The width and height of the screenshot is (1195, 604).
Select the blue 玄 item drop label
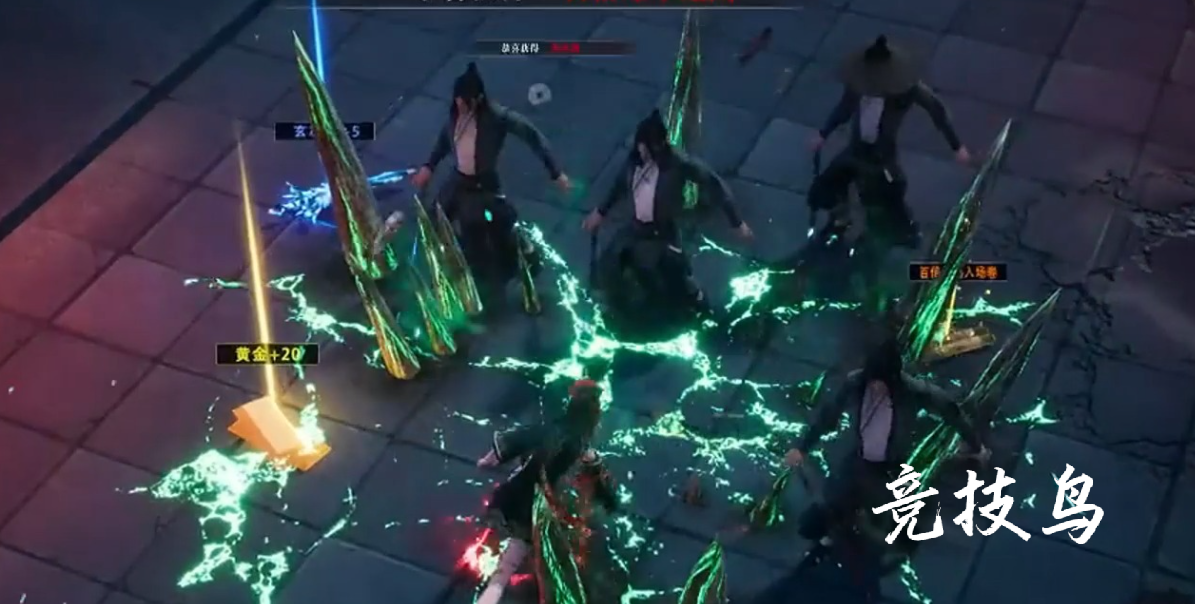click(x=324, y=131)
